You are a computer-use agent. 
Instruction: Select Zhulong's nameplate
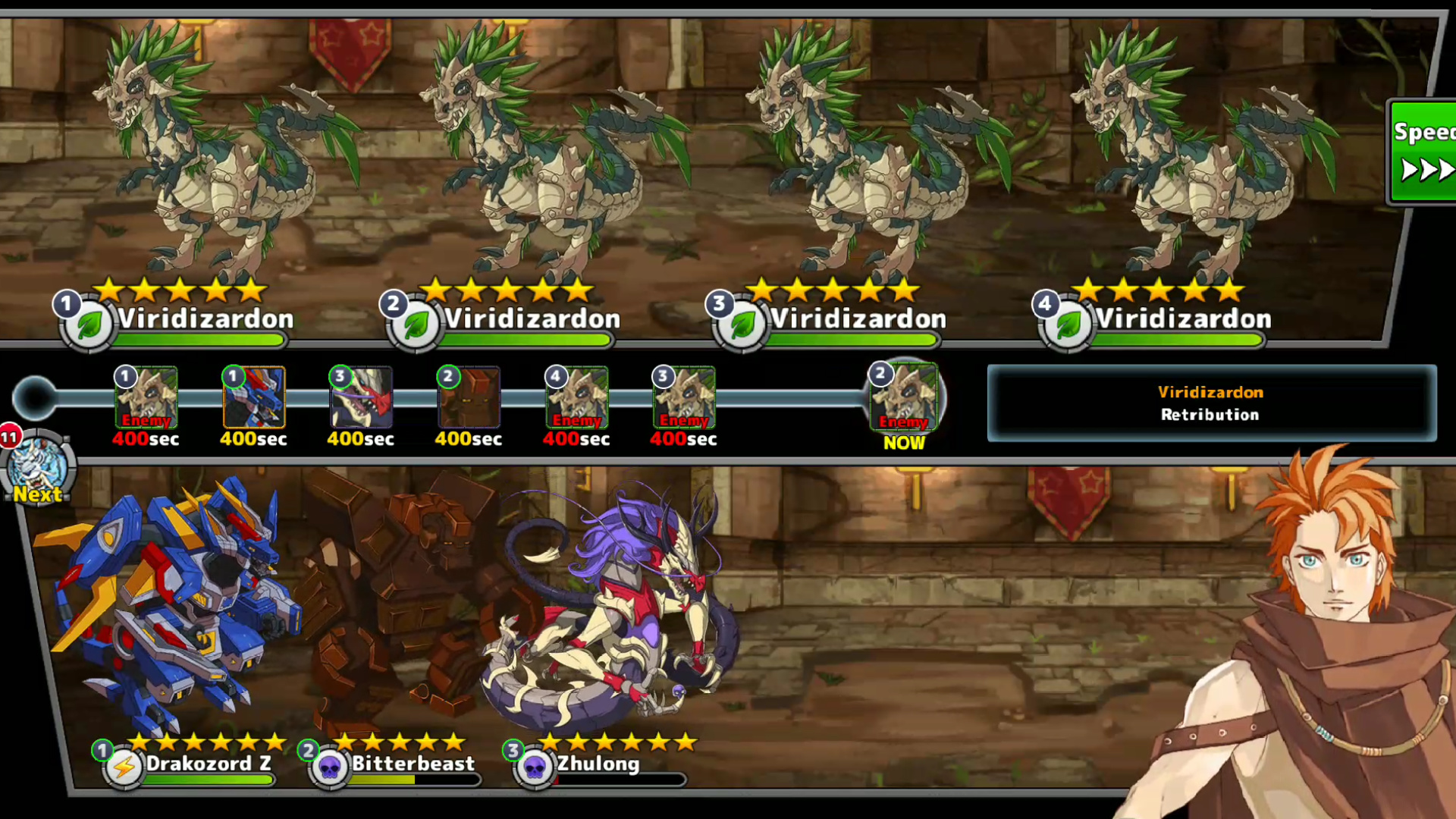click(598, 764)
